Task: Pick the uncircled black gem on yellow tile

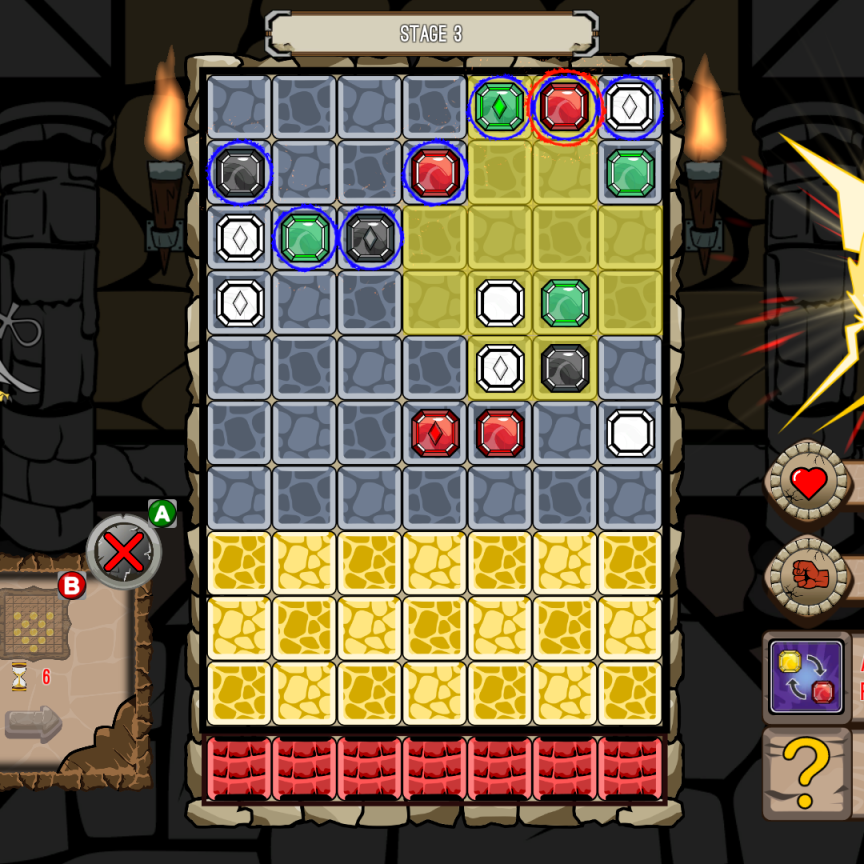Action: tap(565, 368)
